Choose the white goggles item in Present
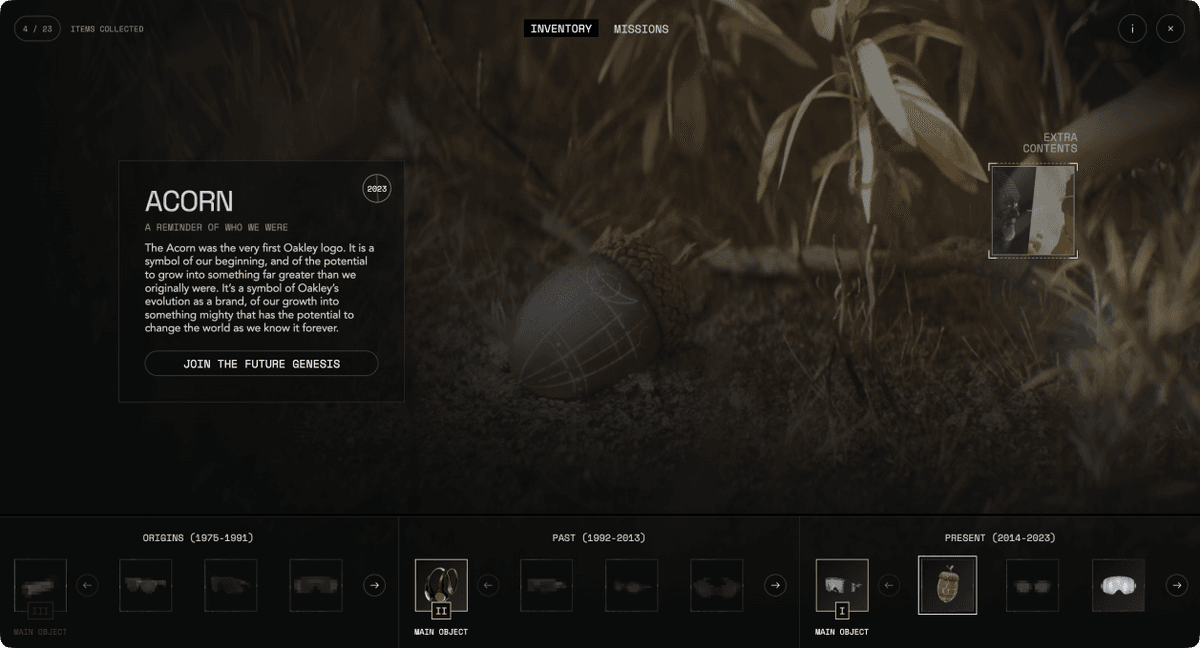Screen dimensions: 1200x648 1118,585
